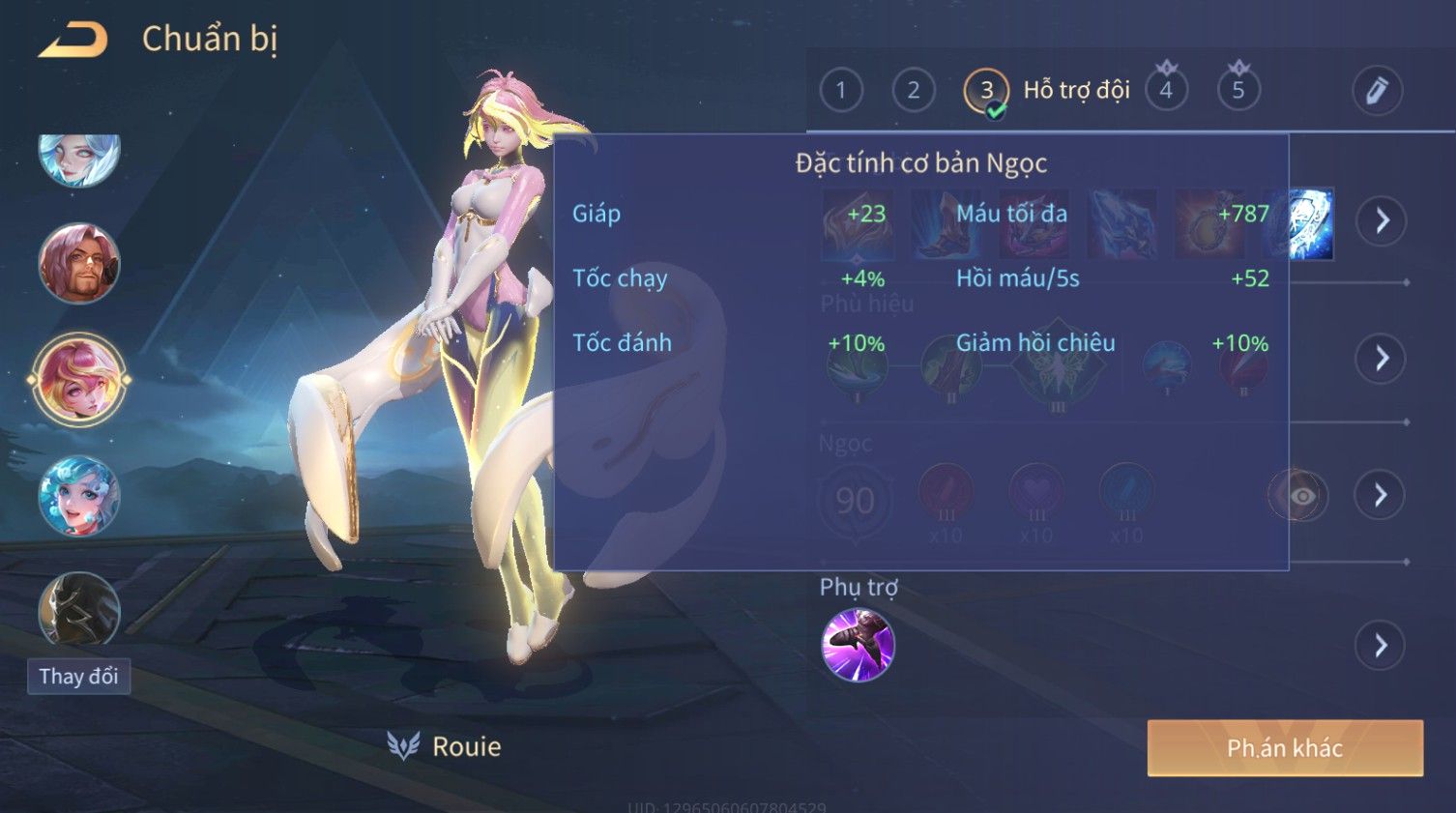Image resolution: width=1456 pixels, height=813 pixels.
Task: Click the Phán khác button
Action: pos(1285,748)
